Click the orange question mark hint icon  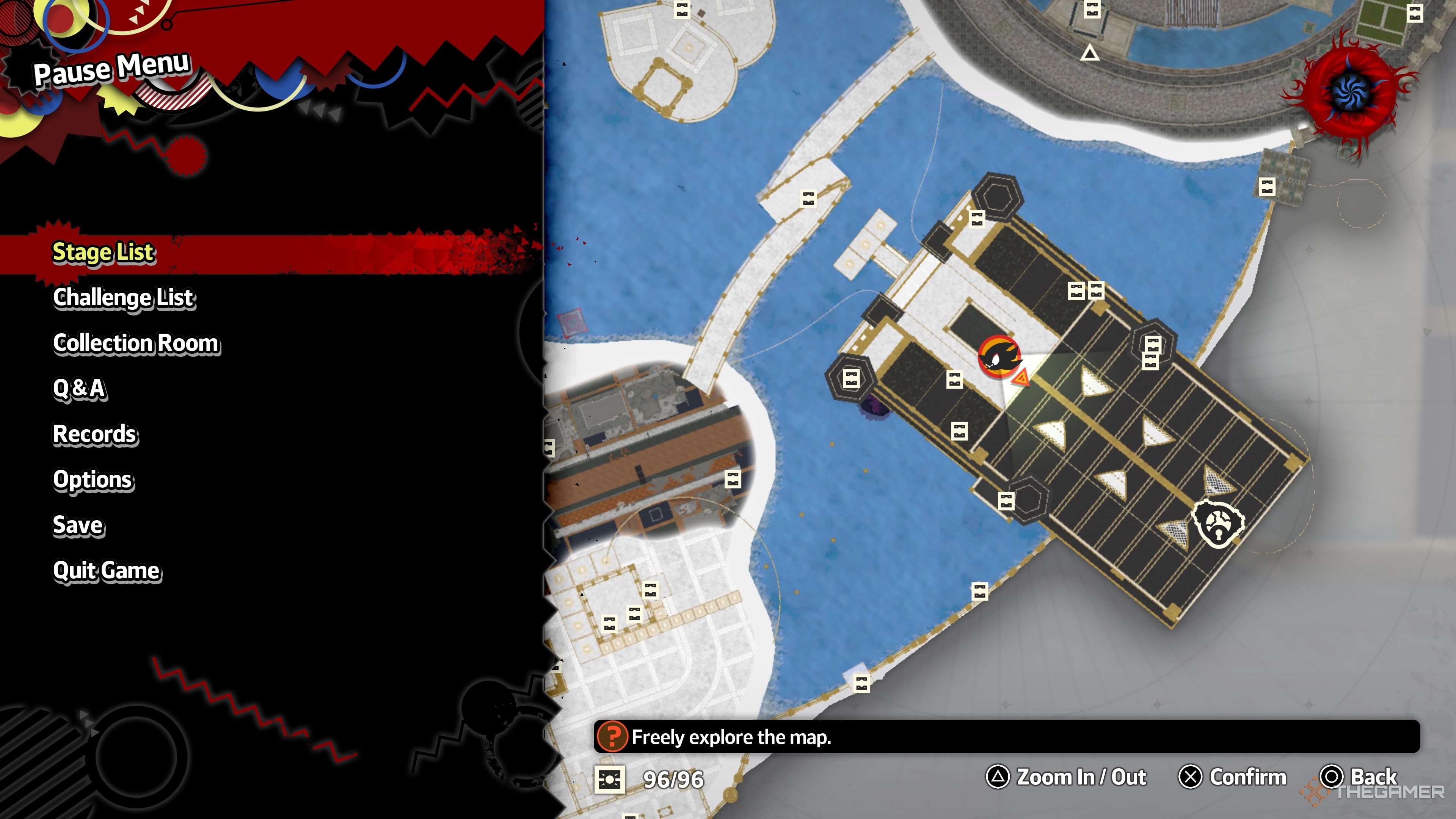pos(612,736)
